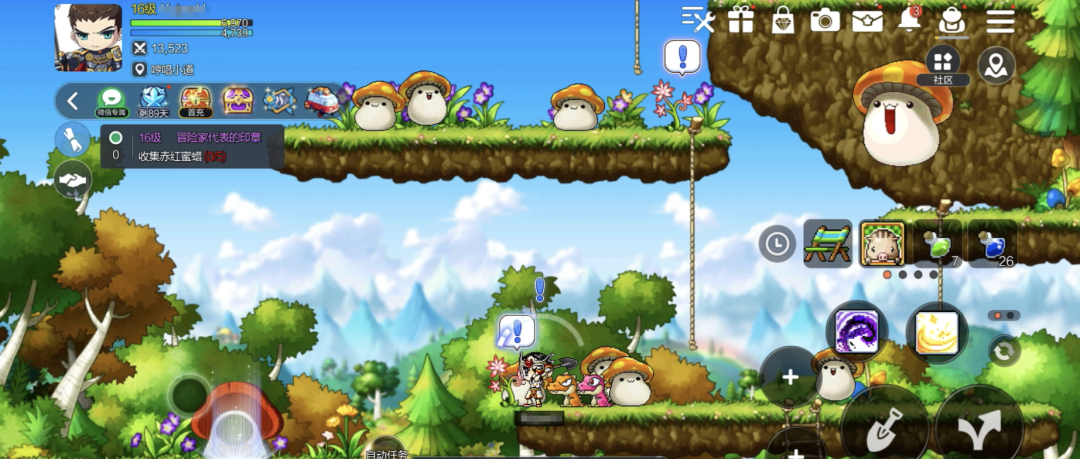Check the notification bell alerts

tap(909, 20)
